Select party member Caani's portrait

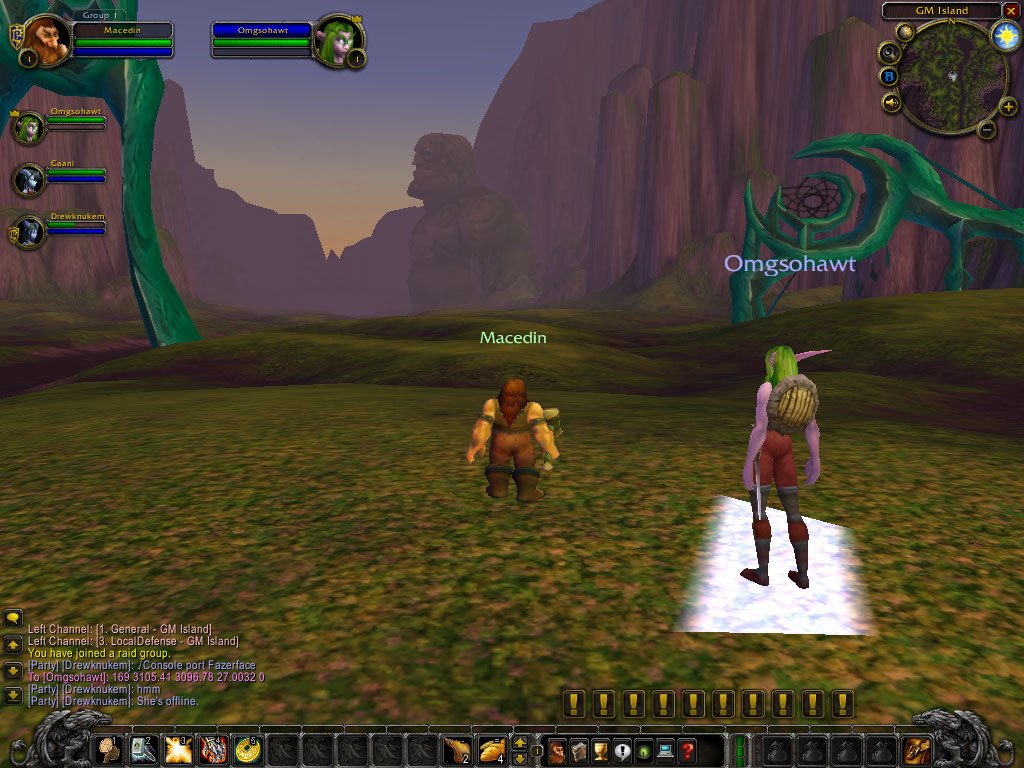coord(29,180)
